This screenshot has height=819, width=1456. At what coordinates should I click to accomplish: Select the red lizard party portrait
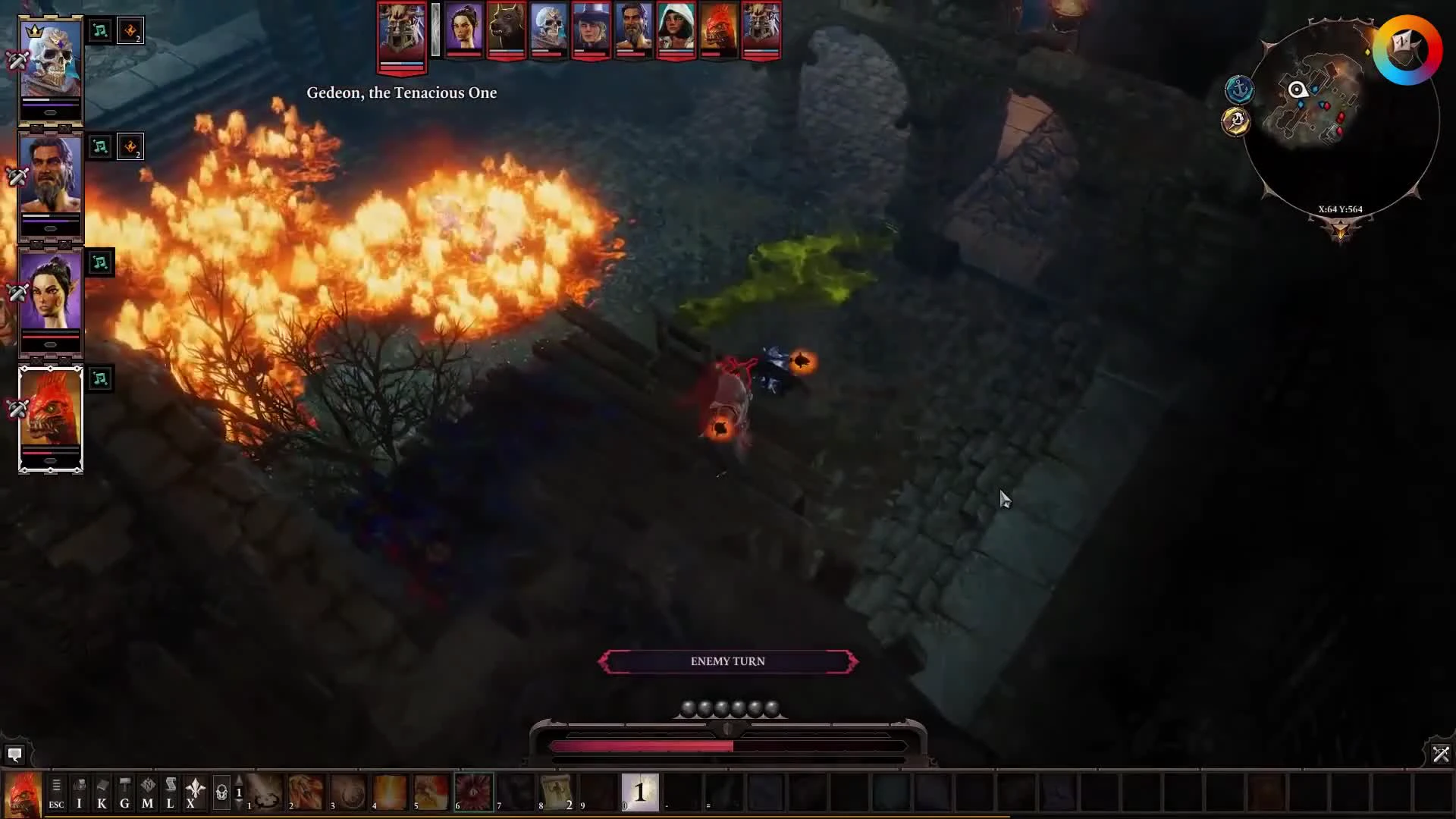[50, 409]
